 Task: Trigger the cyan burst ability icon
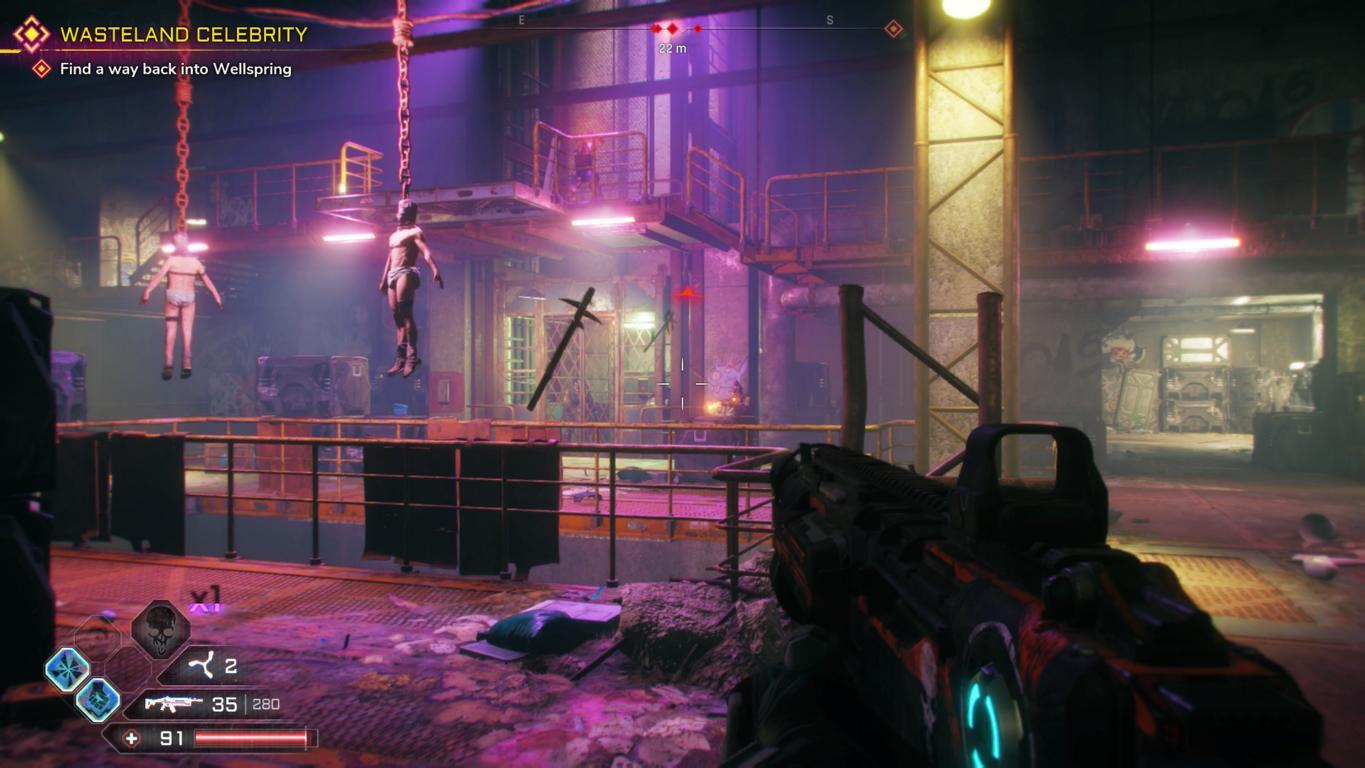tap(67, 669)
